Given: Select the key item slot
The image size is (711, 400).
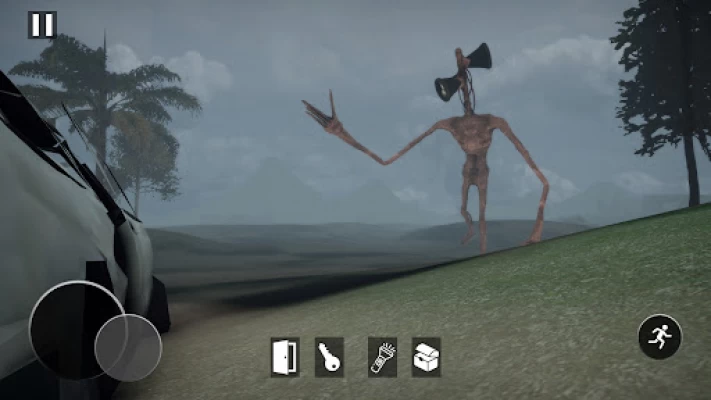Looking at the screenshot, I should pyautogui.click(x=329, y=357).
